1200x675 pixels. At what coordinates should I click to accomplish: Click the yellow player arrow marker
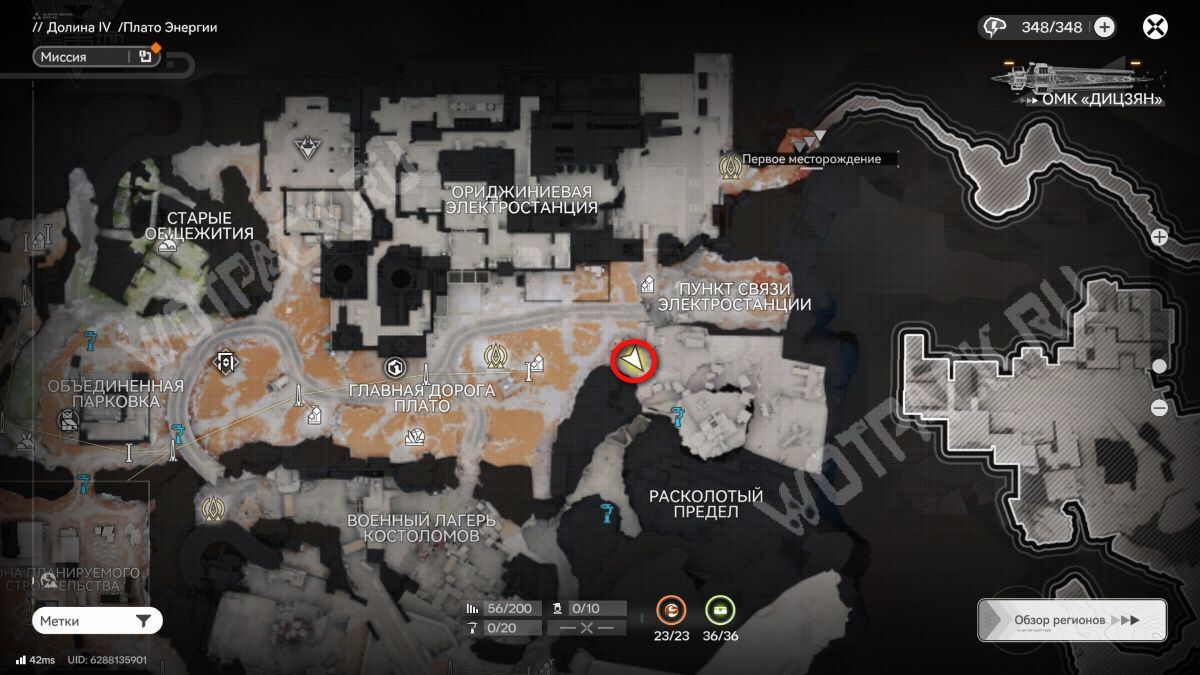click(x=633, y=361)
